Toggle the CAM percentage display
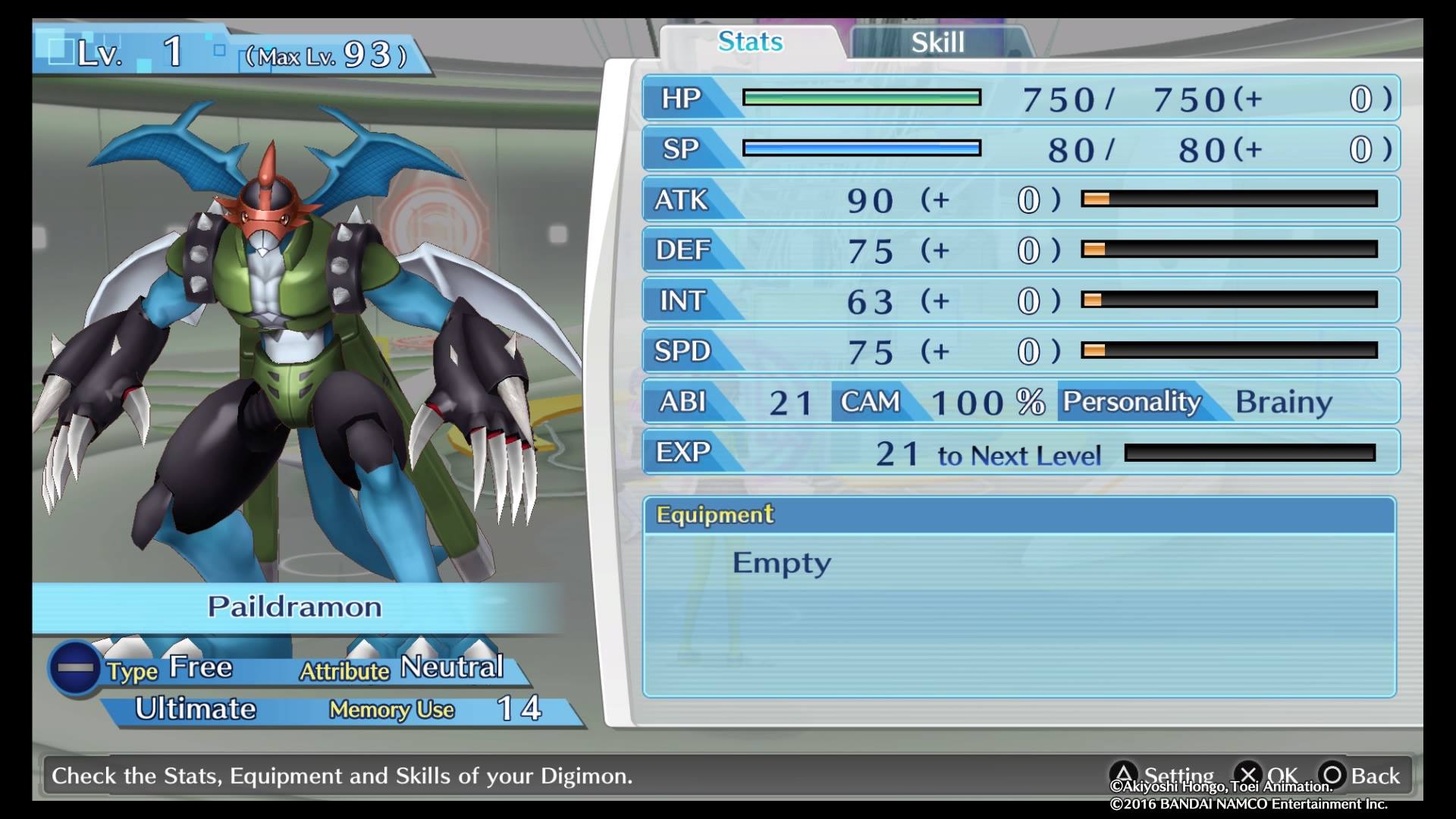The width and height of the screenshot is (1456, 819). (x=872, y=402)
